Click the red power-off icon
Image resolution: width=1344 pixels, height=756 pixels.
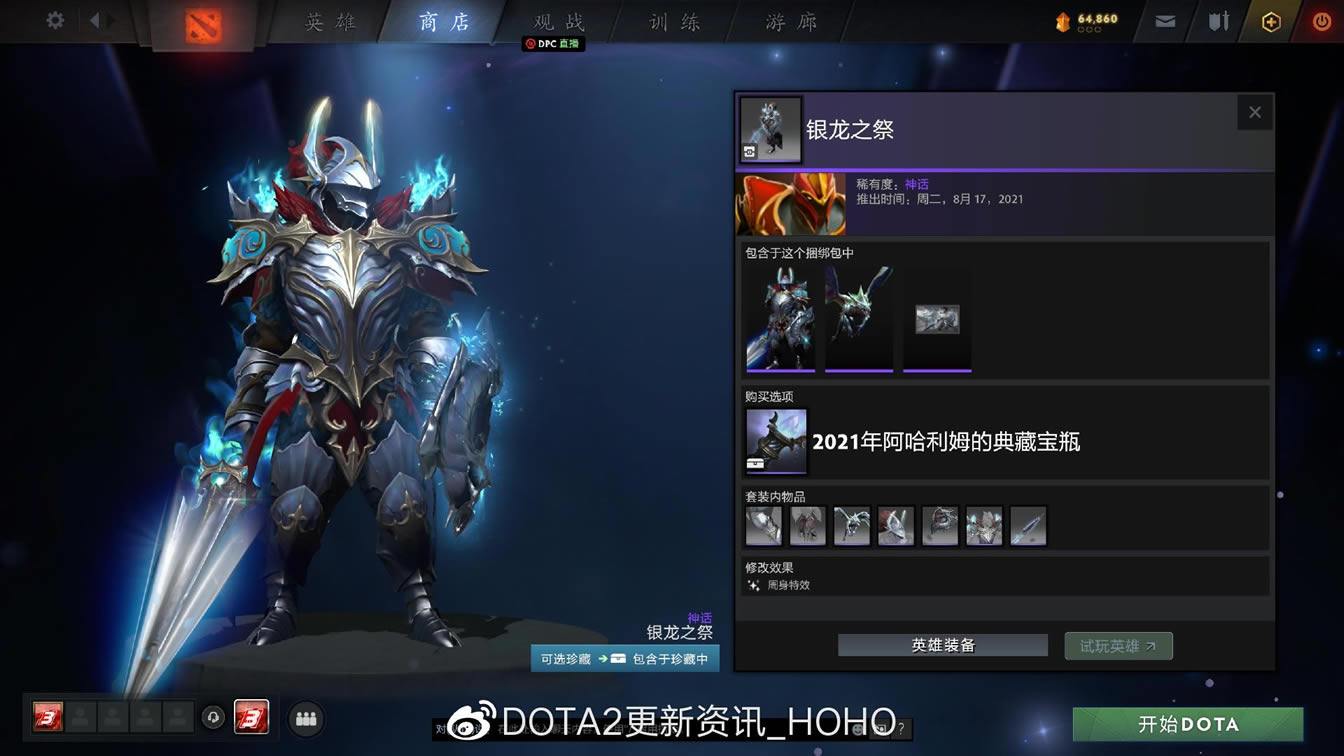(1322, 20)
